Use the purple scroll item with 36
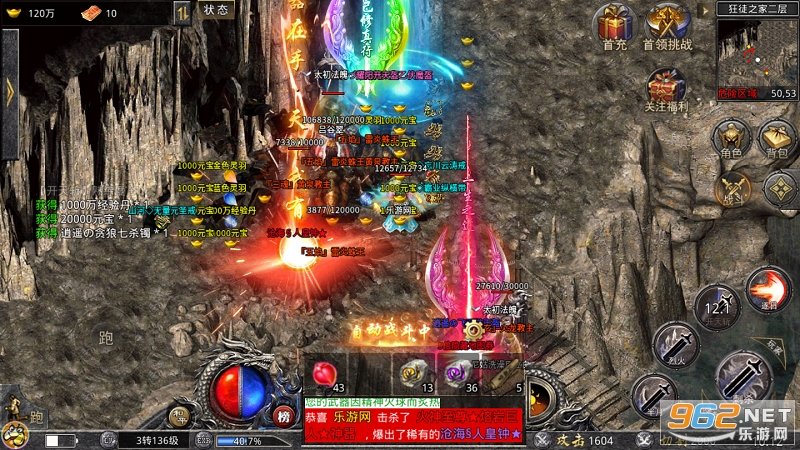The height and width of the screenshot is (450, 800). click(459, 373)
